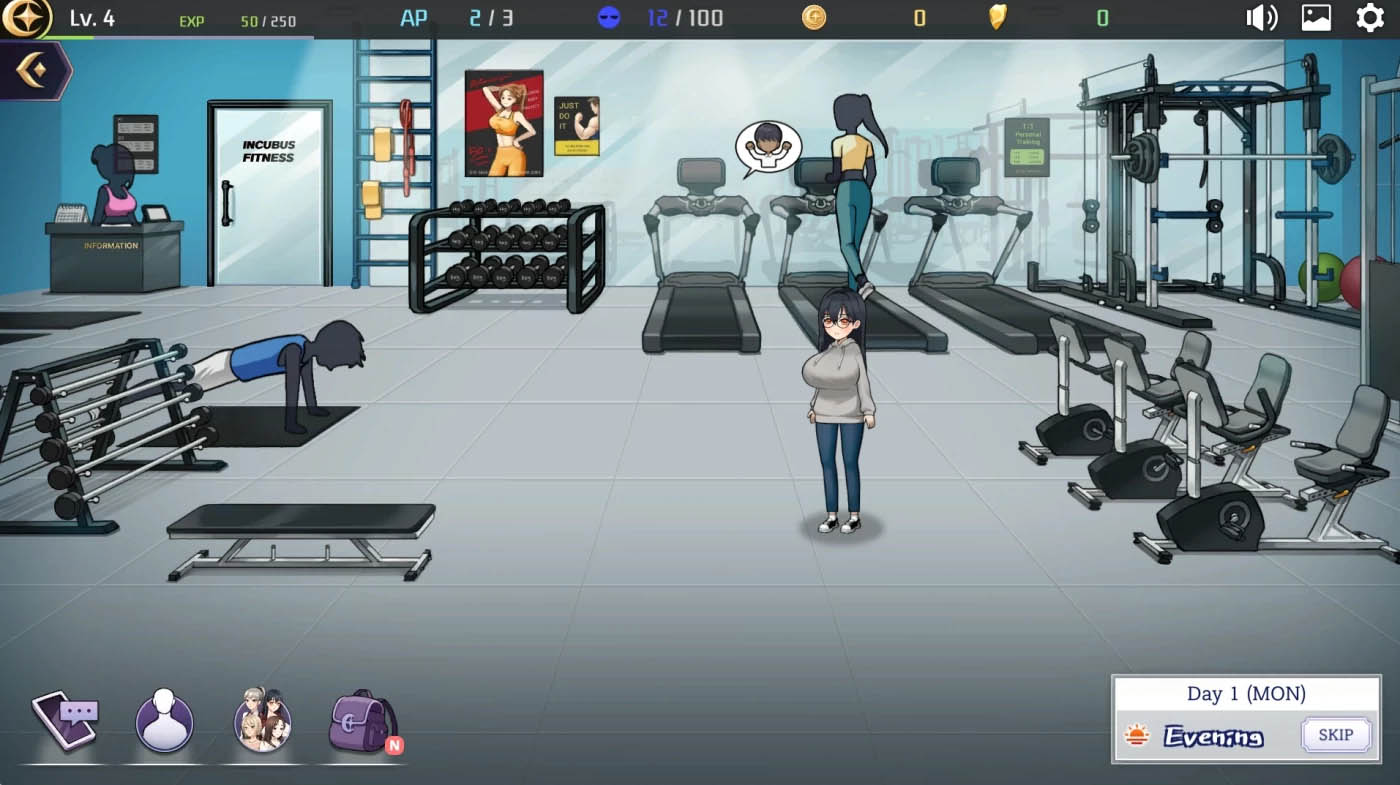
Task: Mute game audio via speaker icon
Action: coord(1261,17)
